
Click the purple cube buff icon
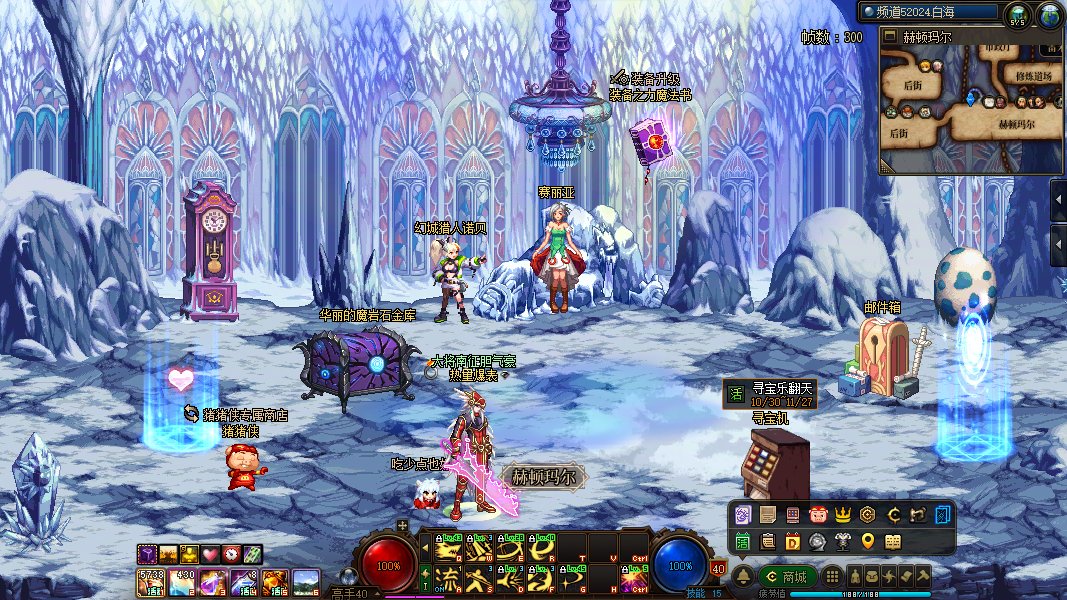146,553
